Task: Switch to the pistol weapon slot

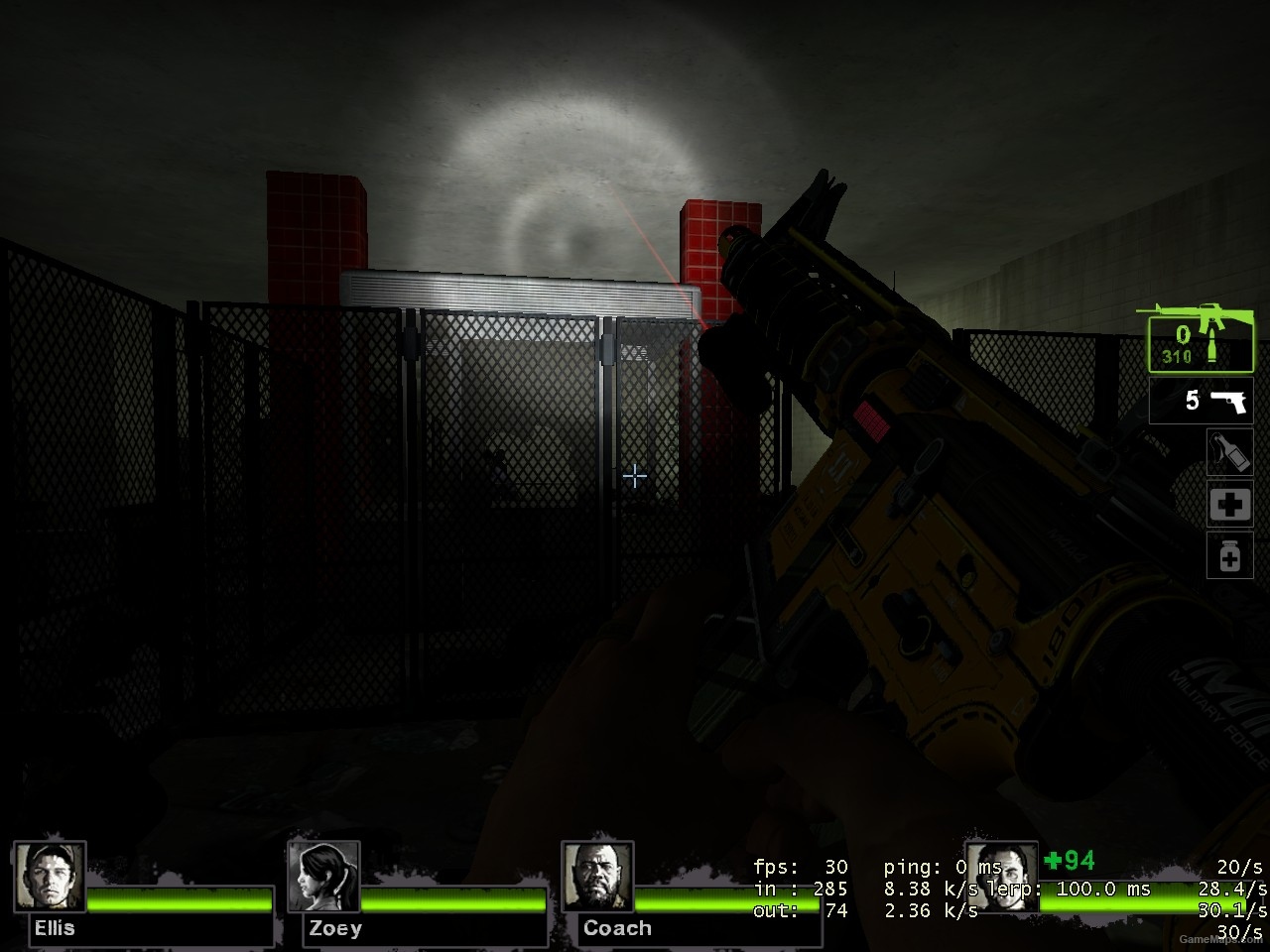Action: tap(1201, 402)
